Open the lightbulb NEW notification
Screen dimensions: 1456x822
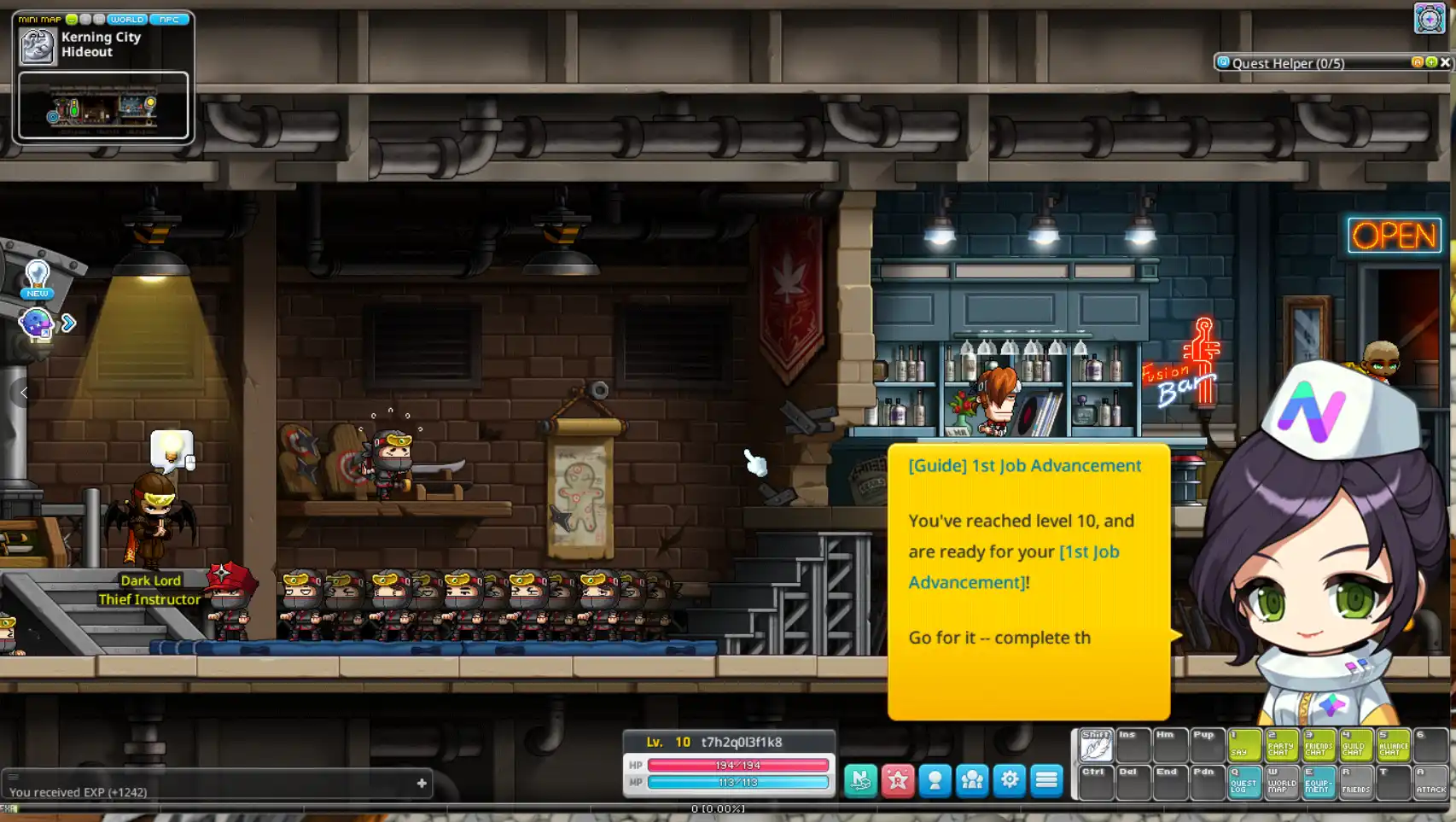[x=37, y=278]
